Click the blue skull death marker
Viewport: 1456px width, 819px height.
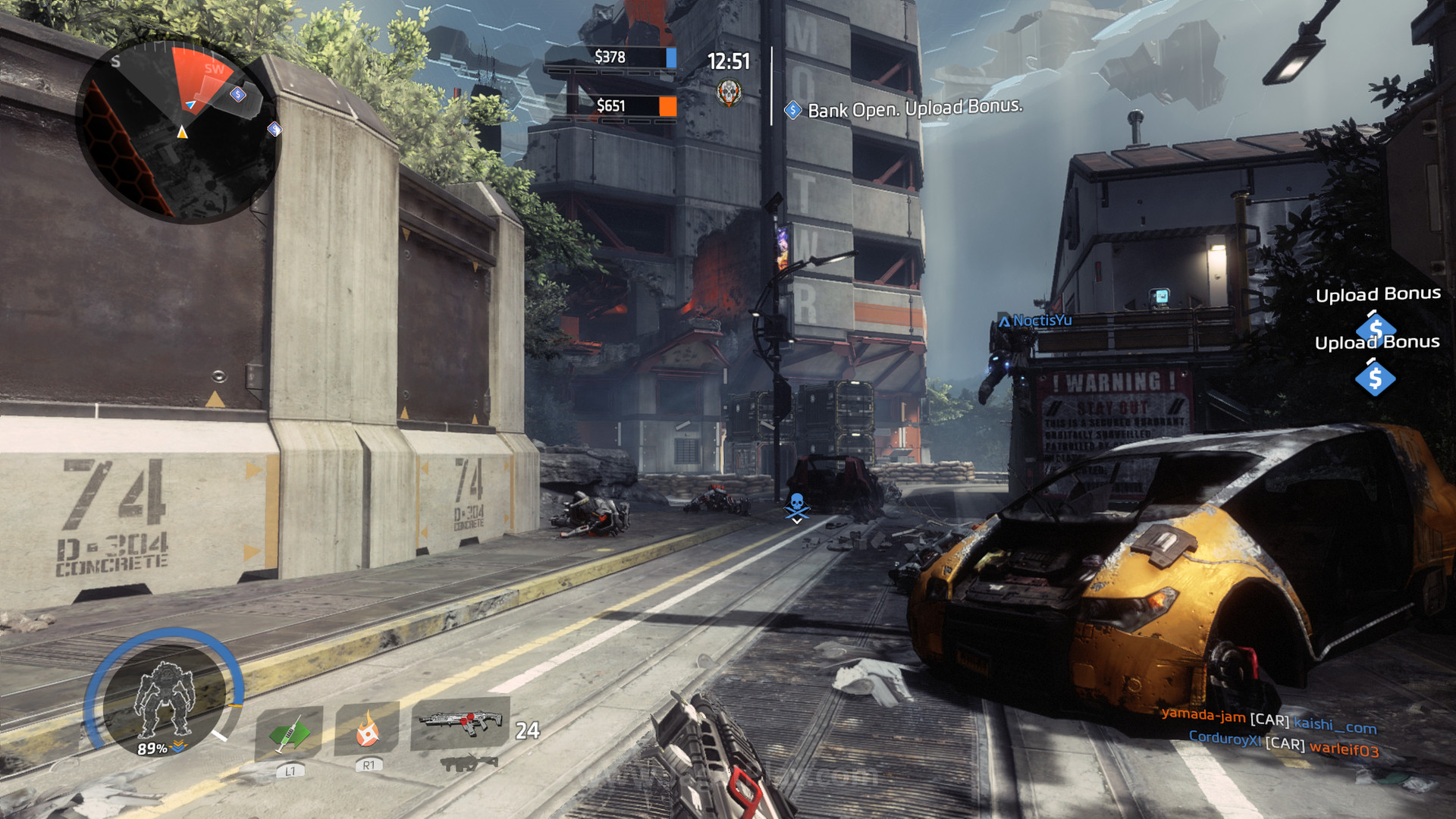pyautogui.click(x=796, y=506)
